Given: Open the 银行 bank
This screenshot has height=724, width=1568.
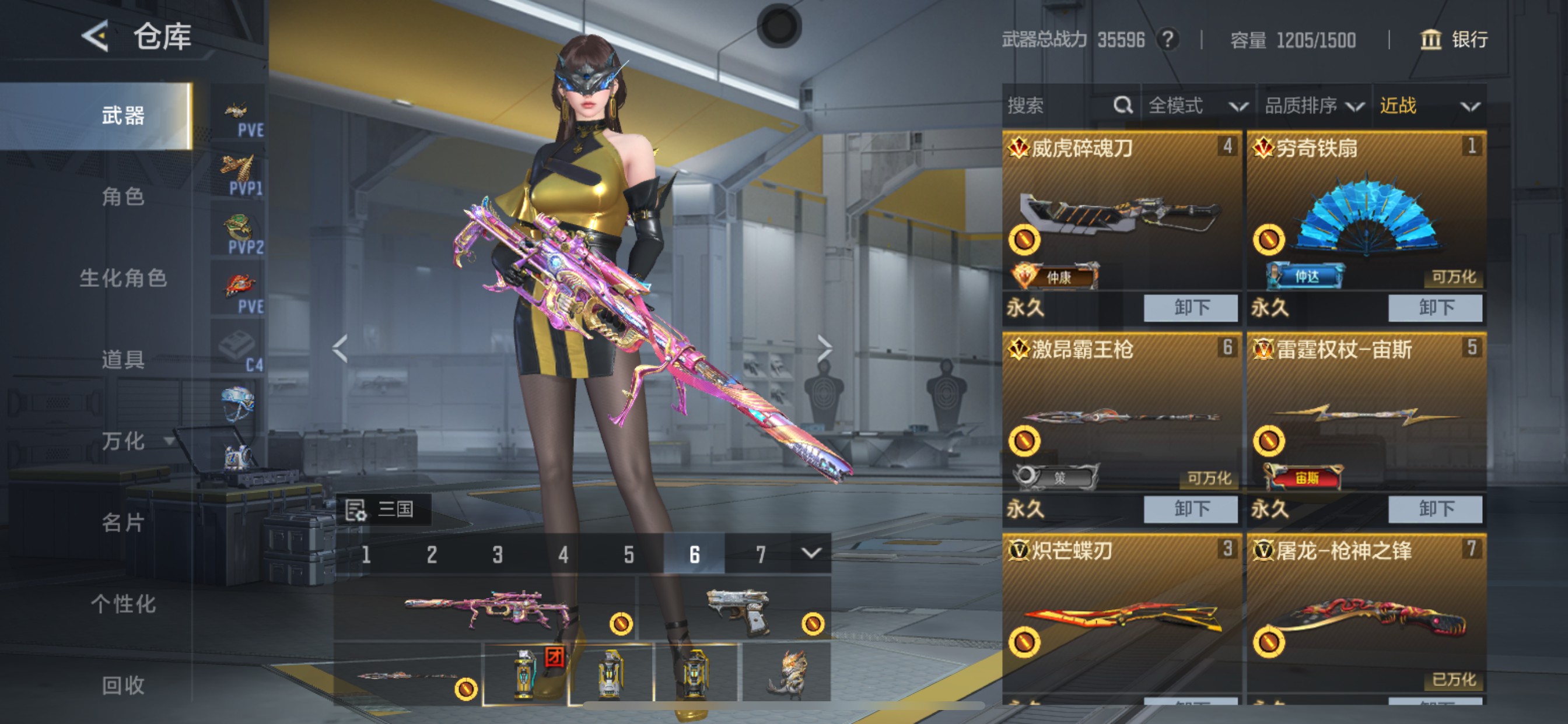Looking at the screenshot, I should (1454, 40).
